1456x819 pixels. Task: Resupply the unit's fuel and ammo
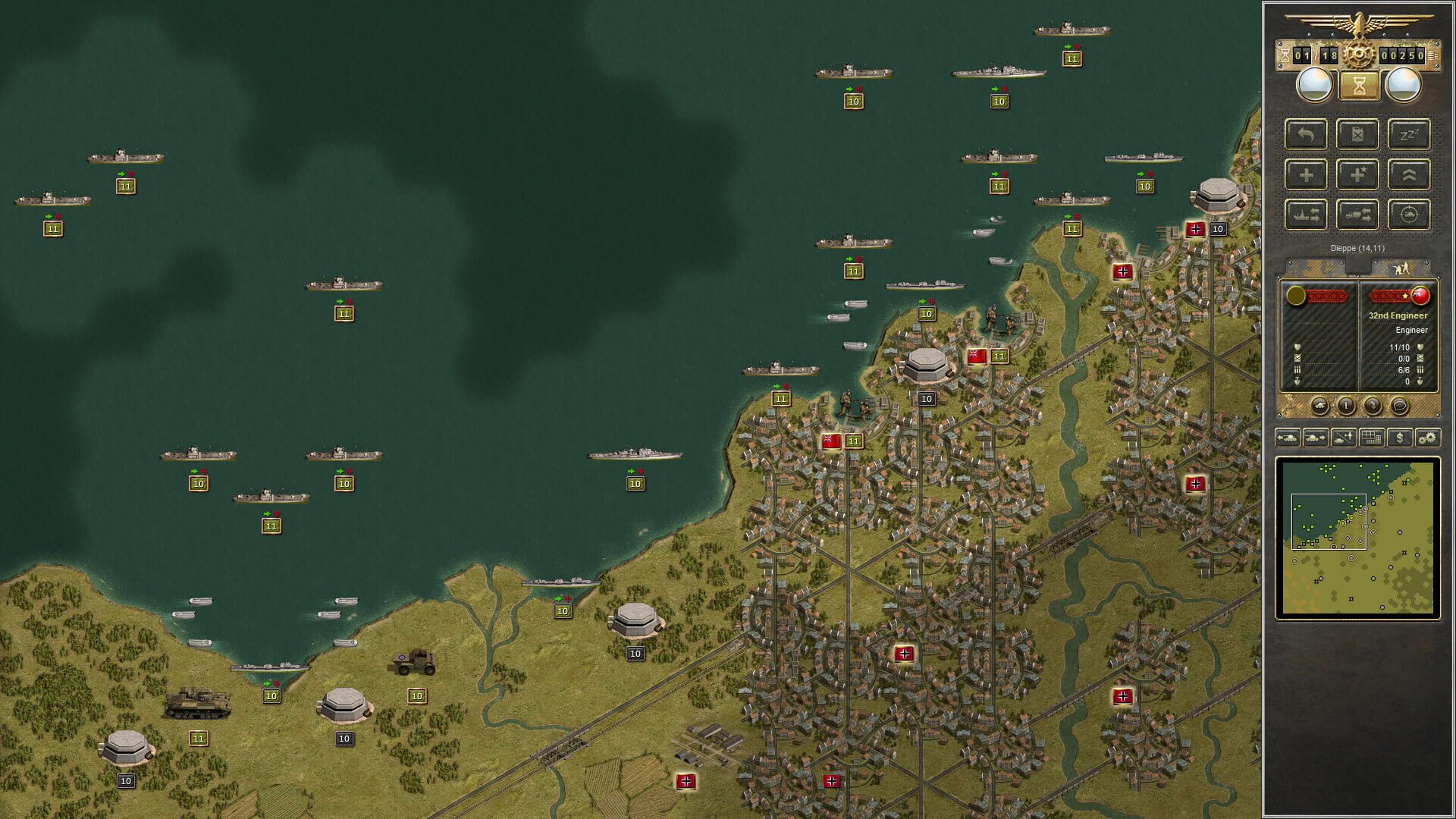pyautogui.click(x=1357, y=134)
